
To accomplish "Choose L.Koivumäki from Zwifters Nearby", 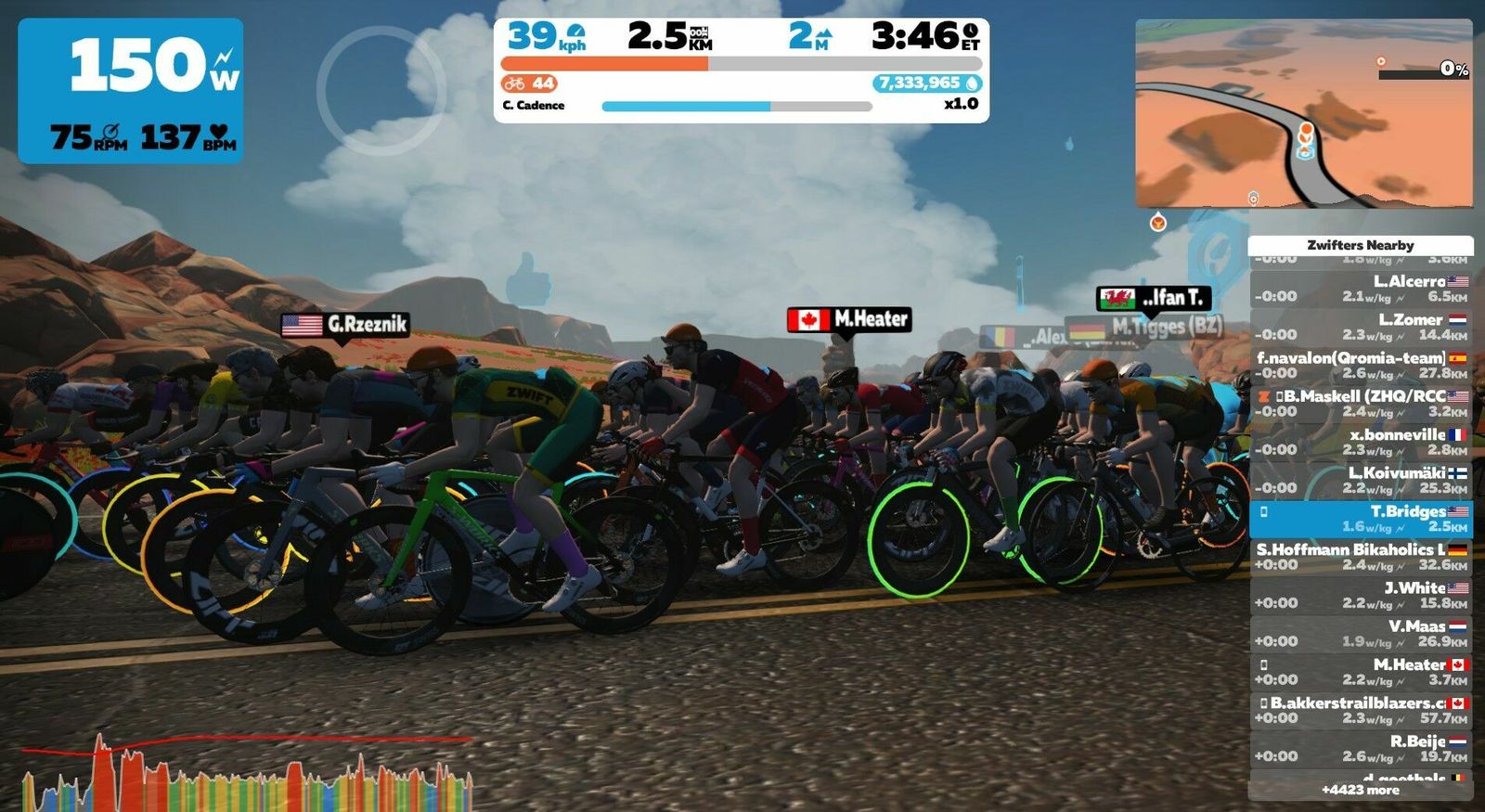I will tap(1361, 480).
